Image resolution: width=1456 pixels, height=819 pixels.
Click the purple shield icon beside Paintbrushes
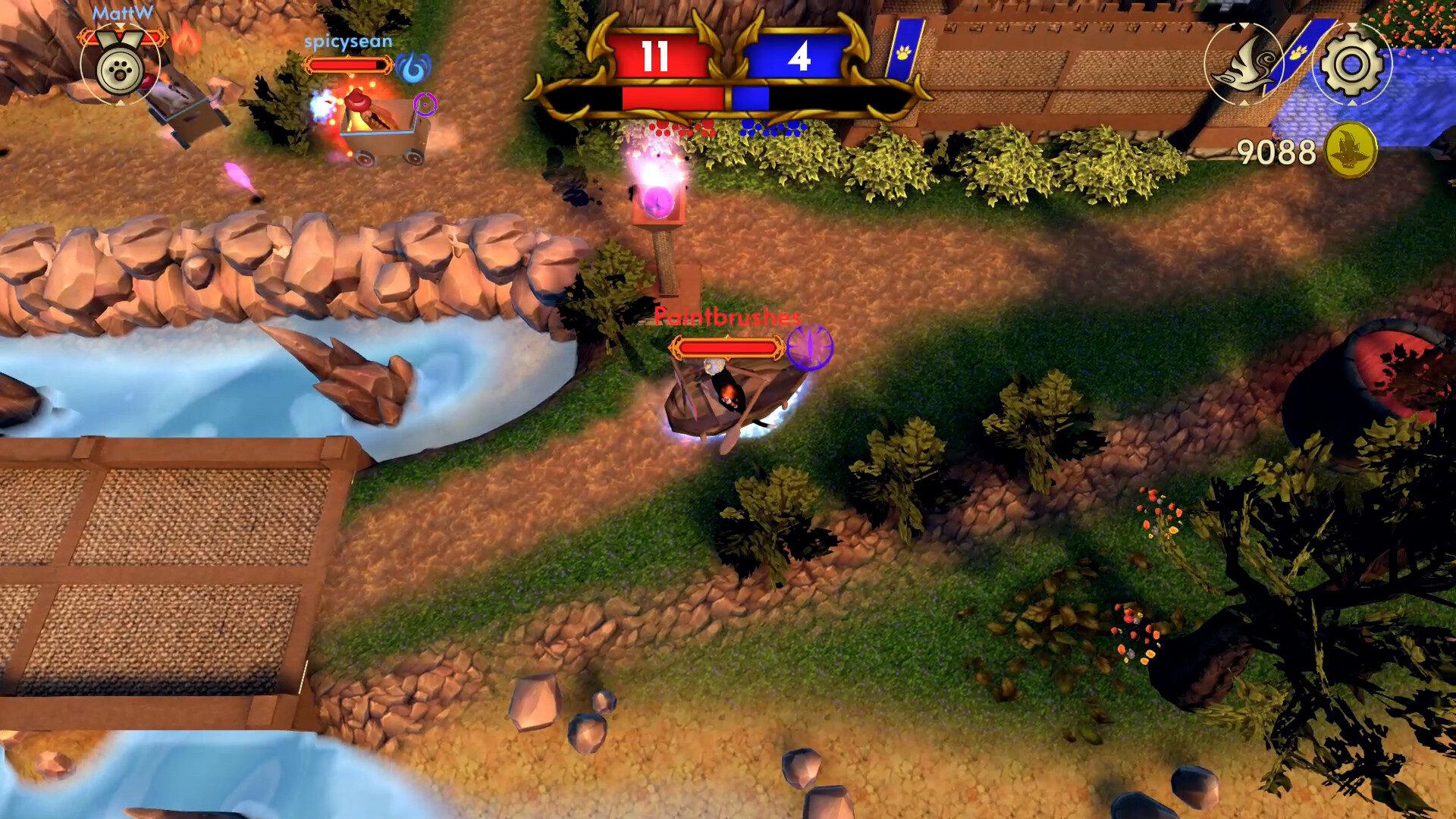(811, 349)
